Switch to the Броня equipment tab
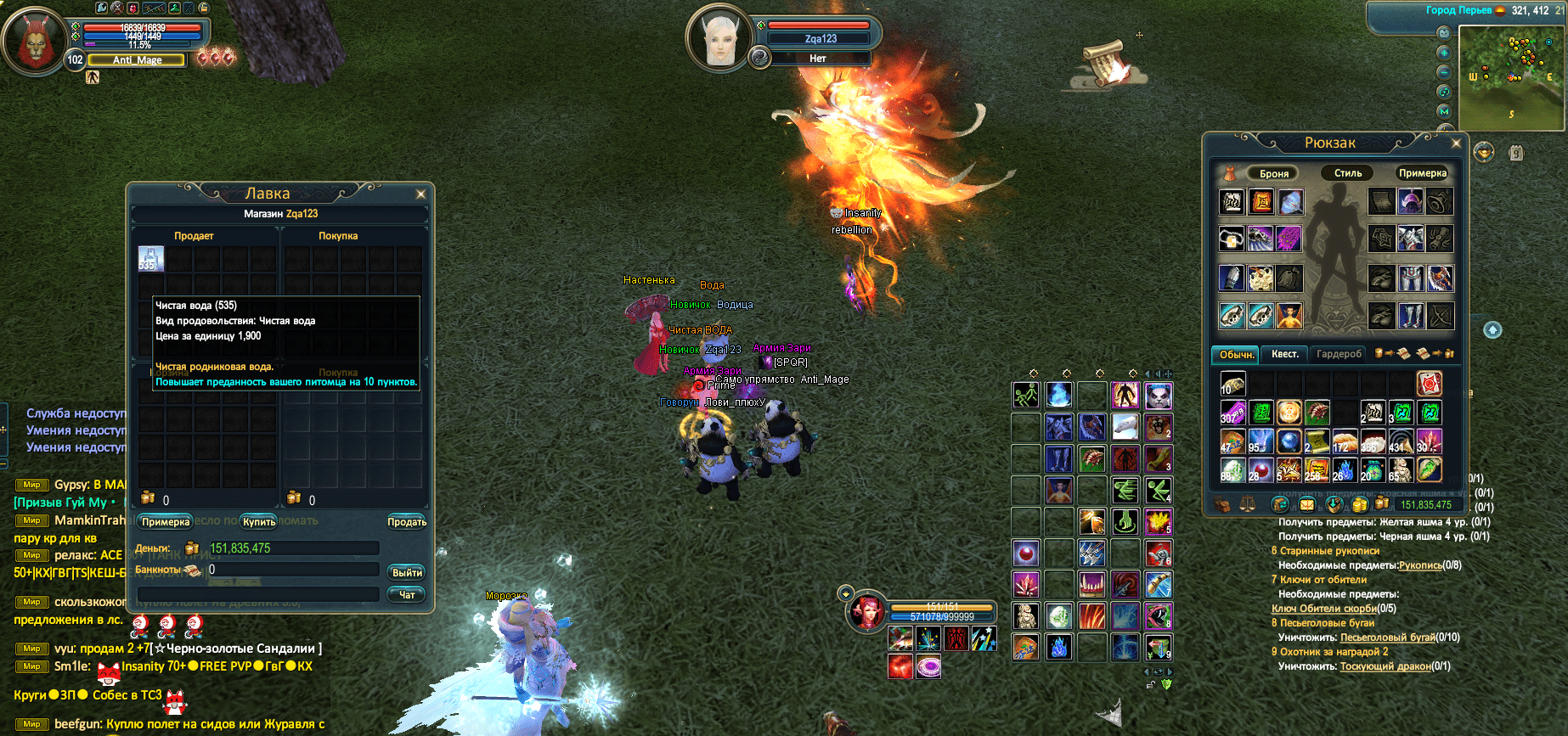The image size is (1568, 736). pyautogui.click(x=1273, y=173)
